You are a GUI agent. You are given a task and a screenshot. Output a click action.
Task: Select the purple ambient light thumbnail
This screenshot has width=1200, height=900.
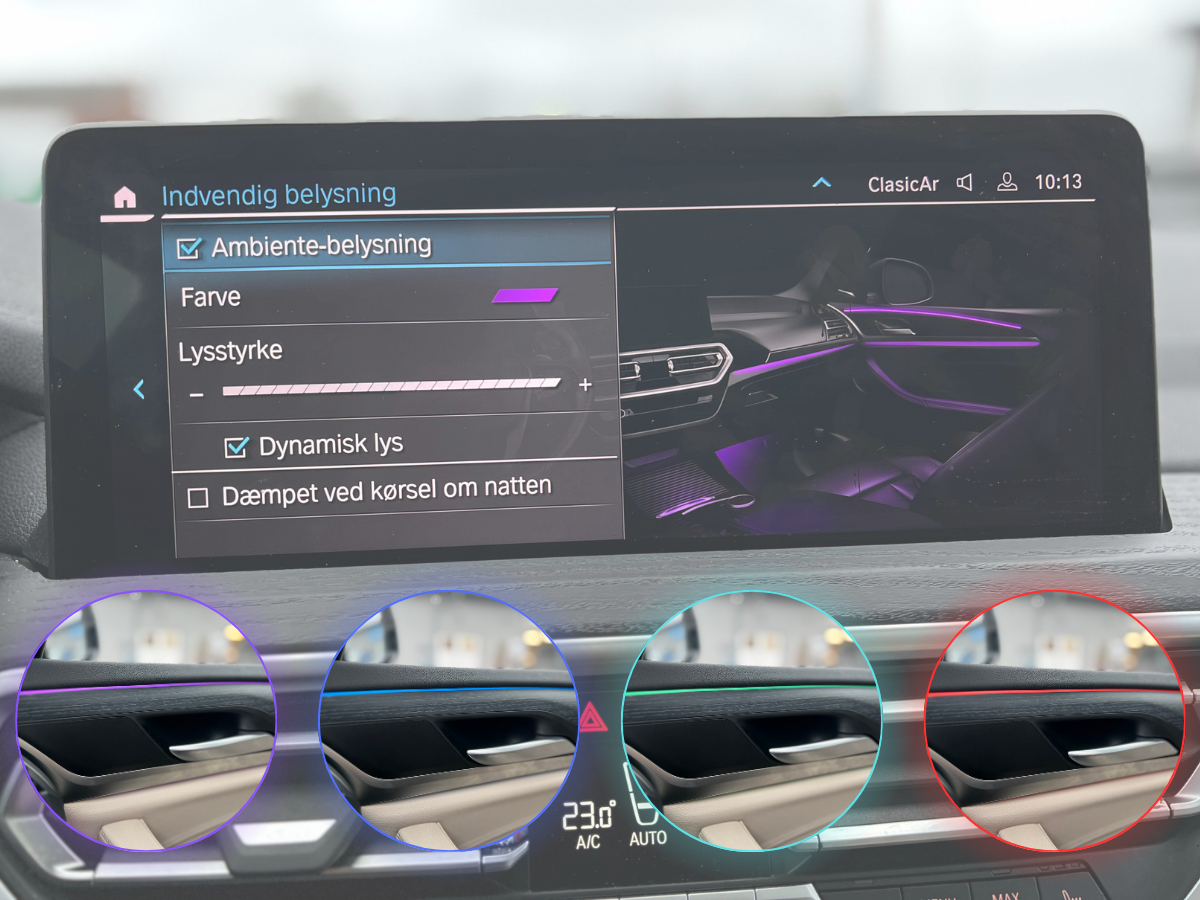[146, 721]
